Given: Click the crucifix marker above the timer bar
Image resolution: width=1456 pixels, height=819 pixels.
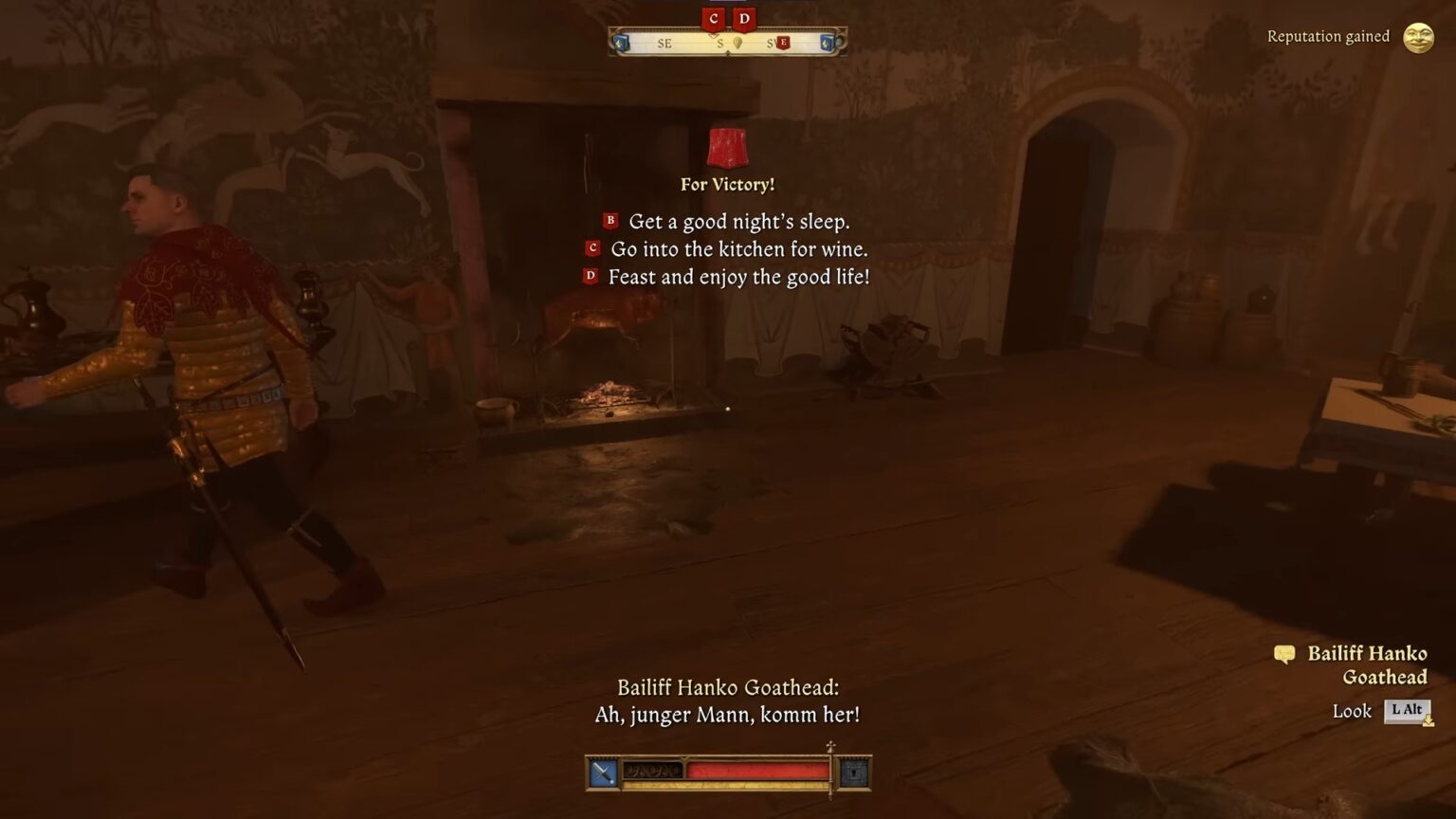Looking at the screenshot, I should (831, 747).
